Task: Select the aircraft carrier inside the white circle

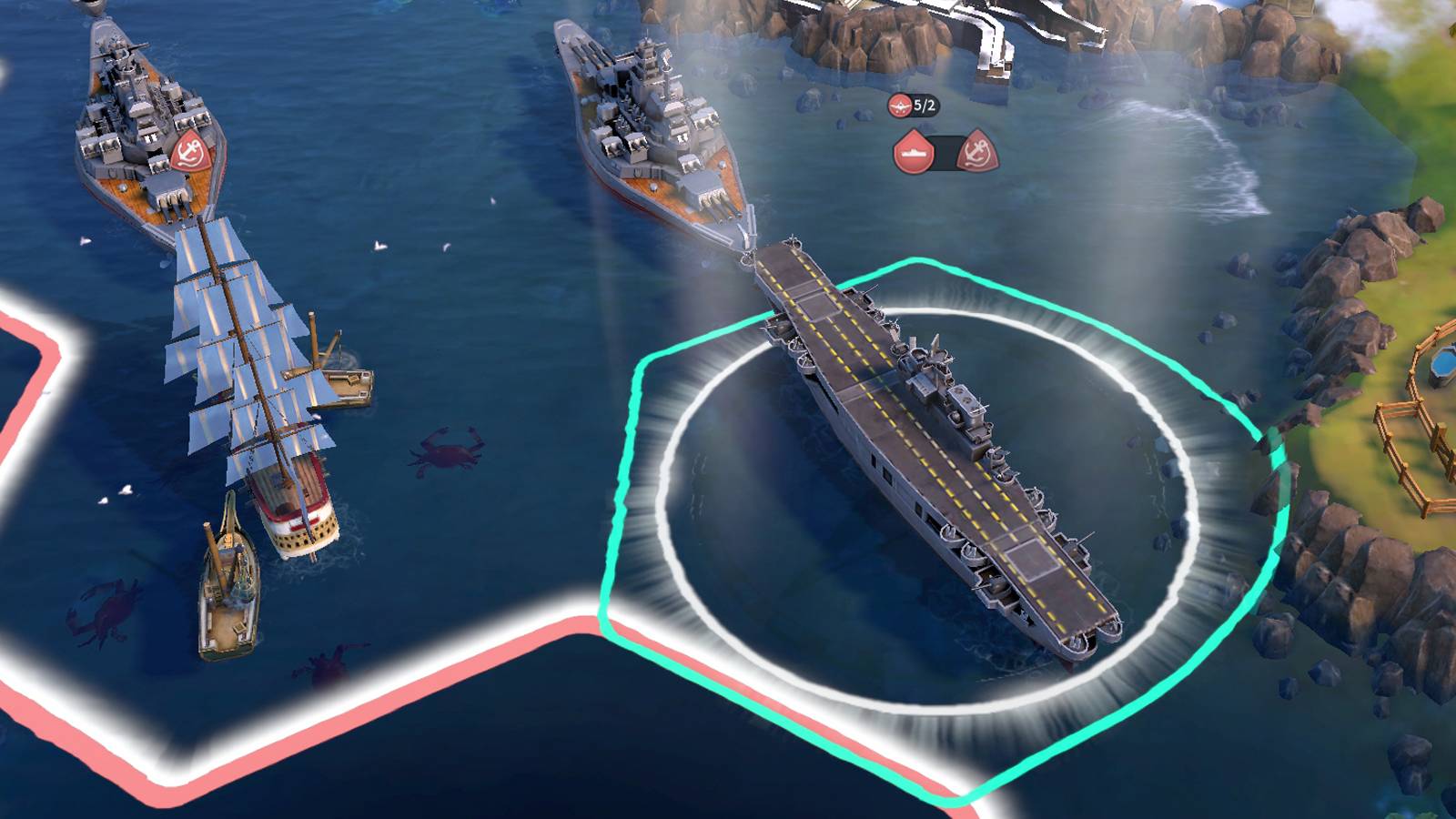Action: [x=928, y=446]
